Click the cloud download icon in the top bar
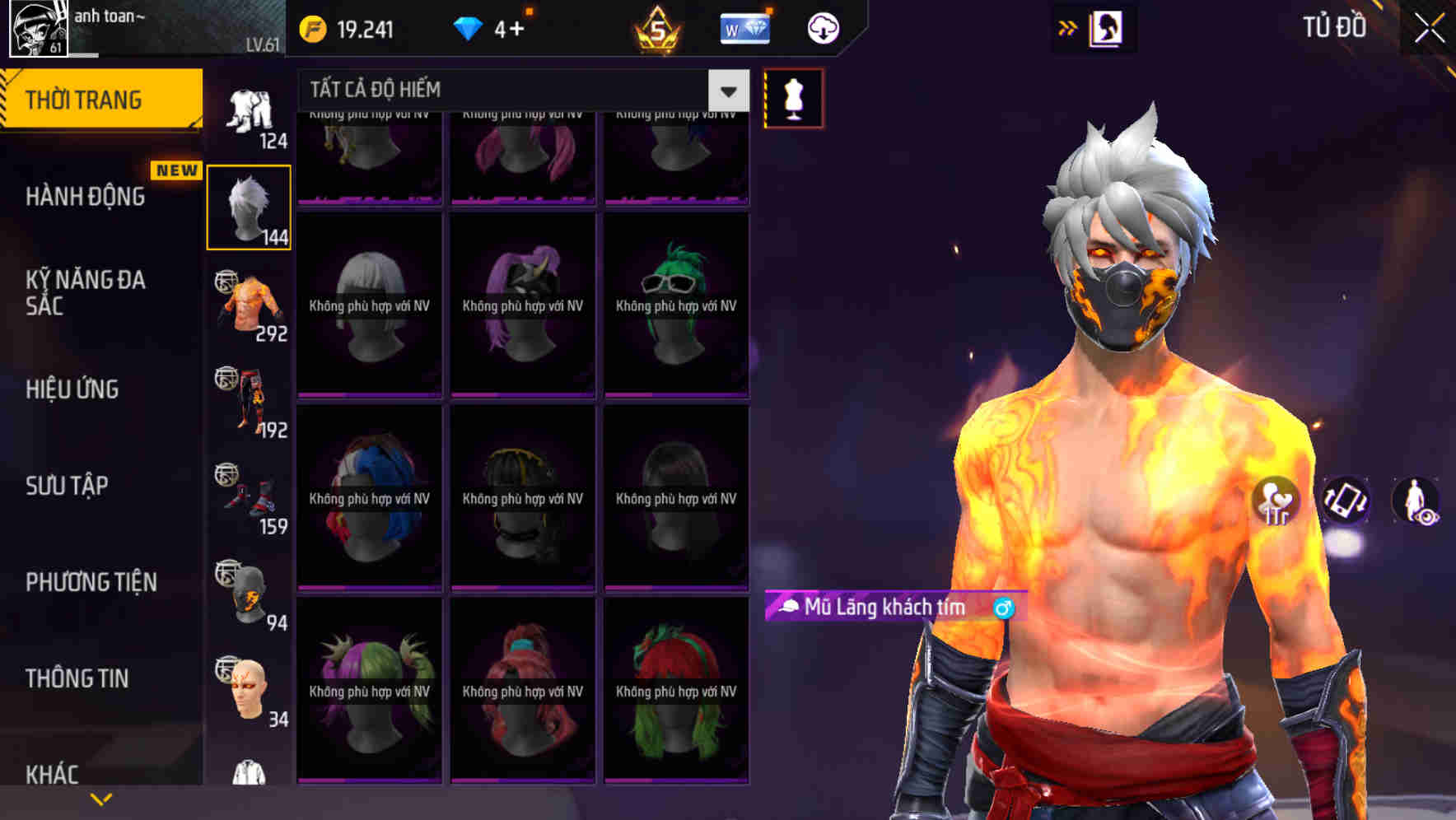The width and height of the screenshot is (1456, 820). coord(823,27)
